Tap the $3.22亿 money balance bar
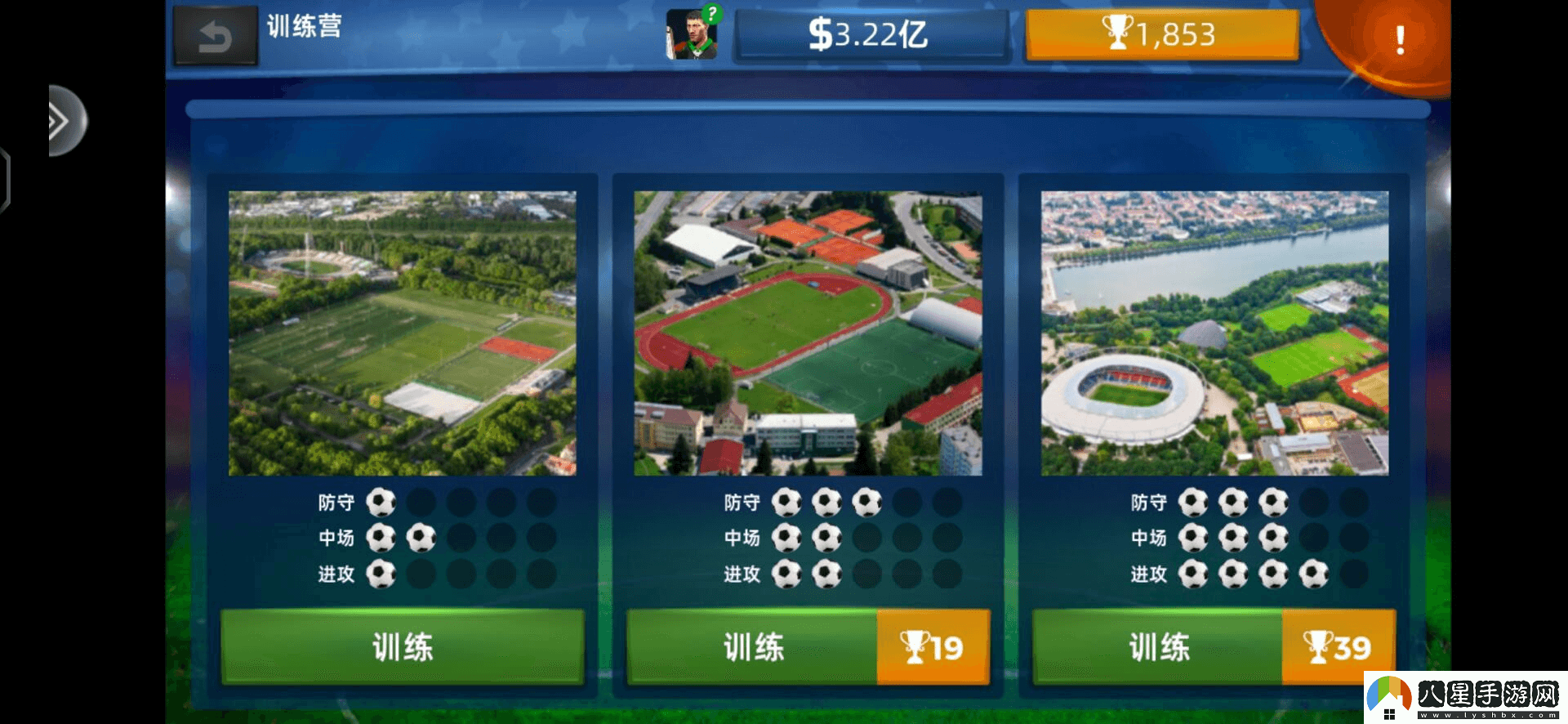 point(871,36)
